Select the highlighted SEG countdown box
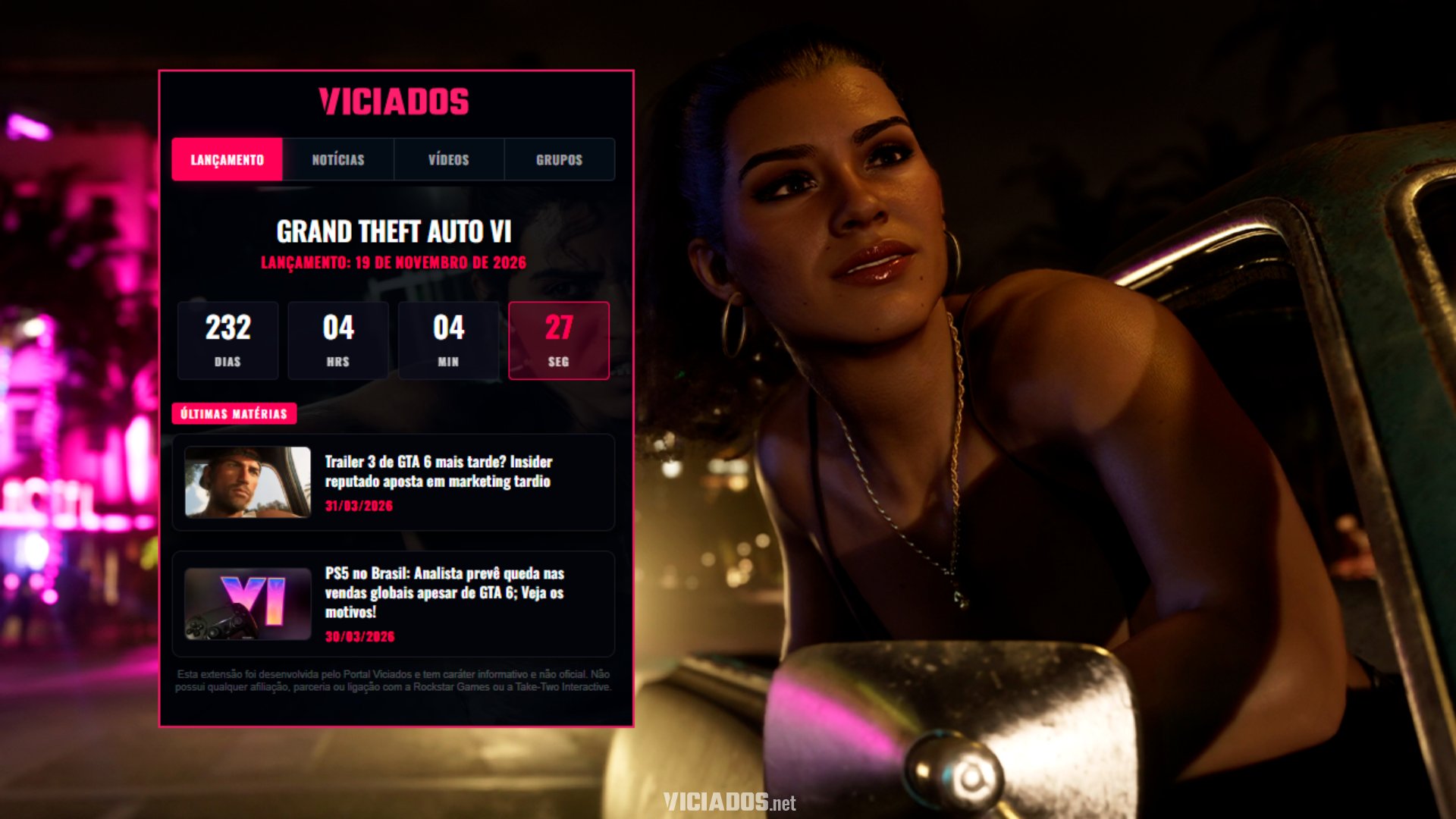The height and width of the screenshot is (819, 1456). 558,340
